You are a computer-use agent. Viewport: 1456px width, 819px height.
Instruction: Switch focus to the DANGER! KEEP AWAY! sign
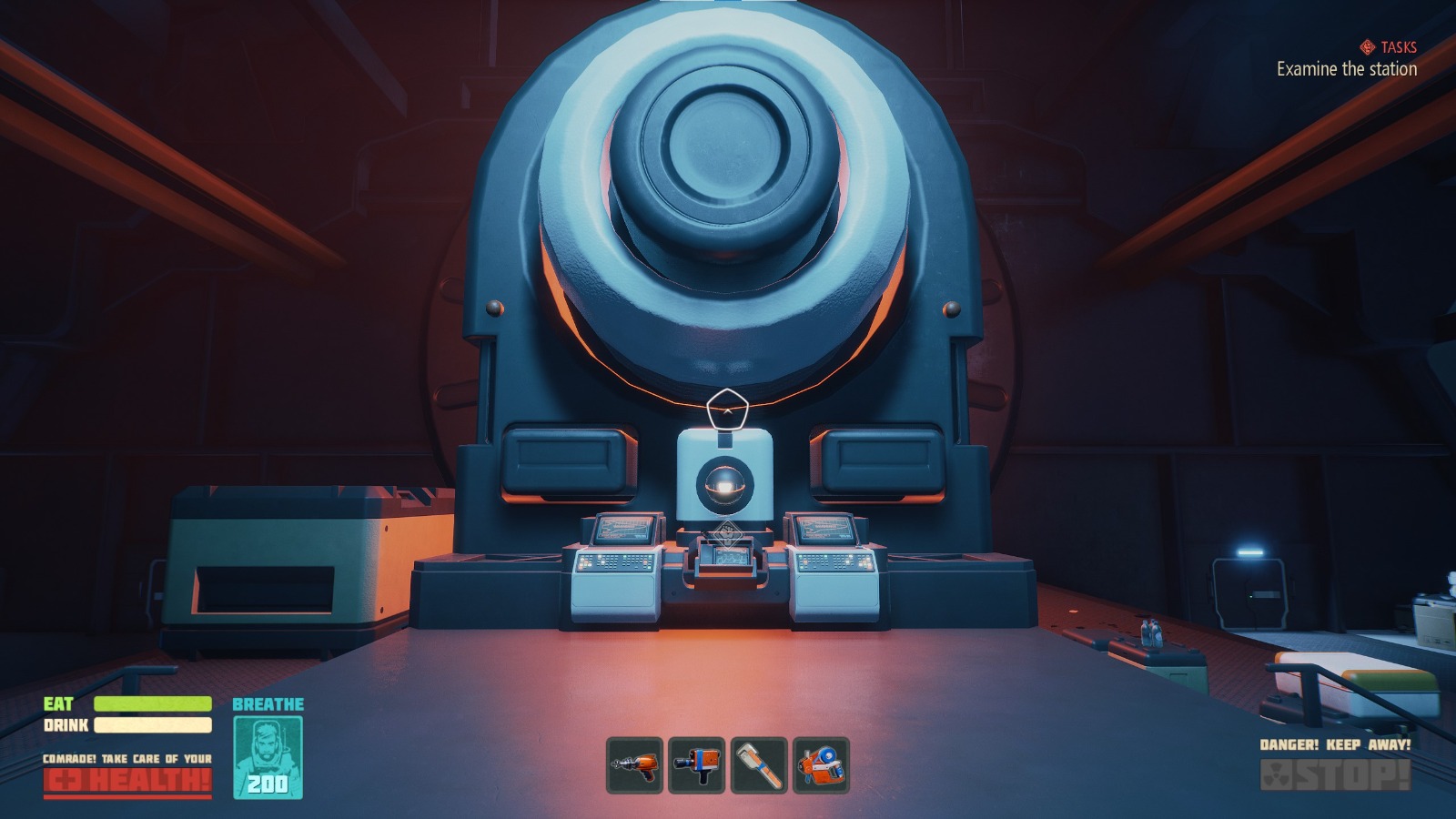(1334, 746)
